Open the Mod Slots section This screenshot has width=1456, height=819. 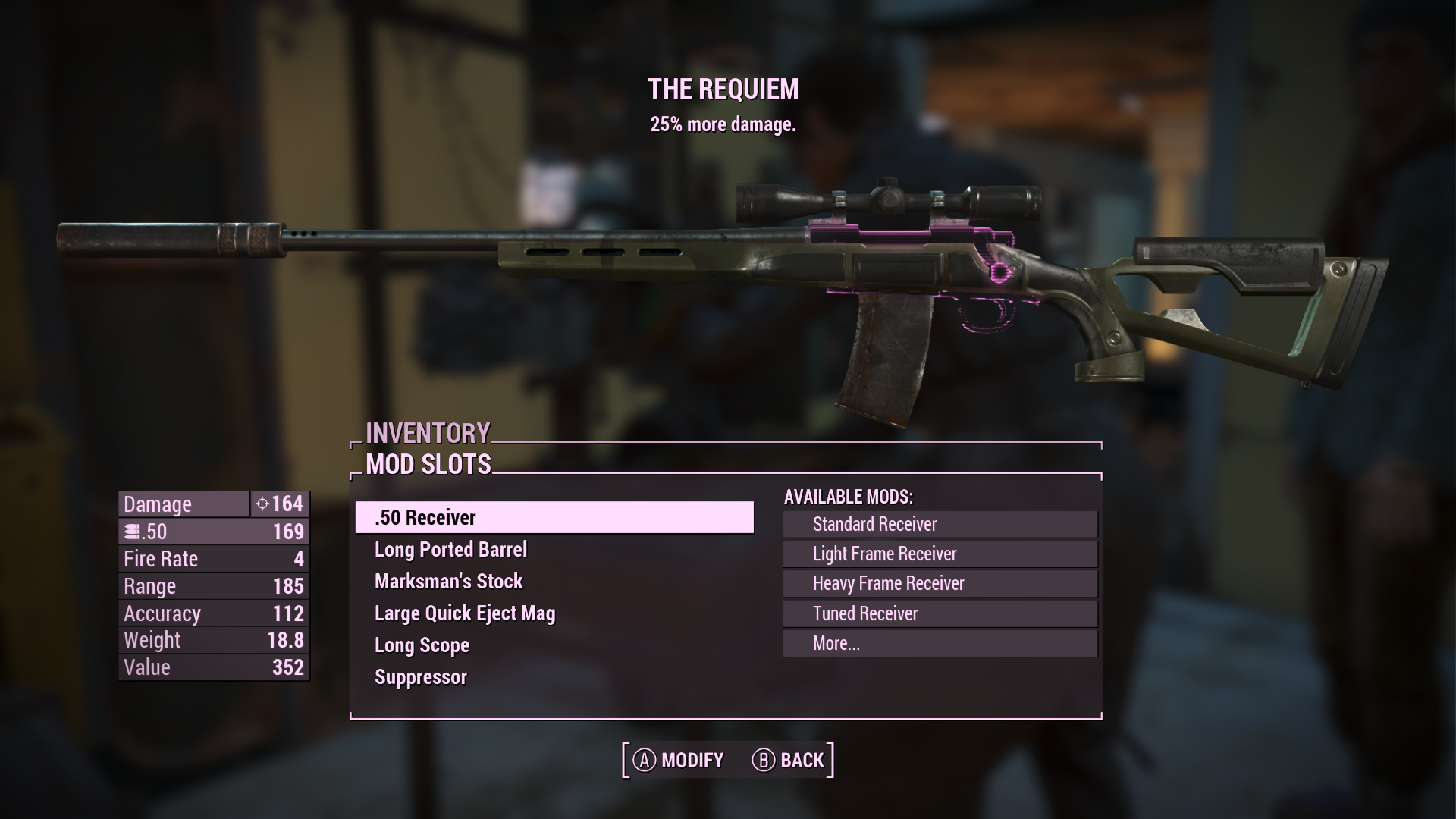point(428,464)
